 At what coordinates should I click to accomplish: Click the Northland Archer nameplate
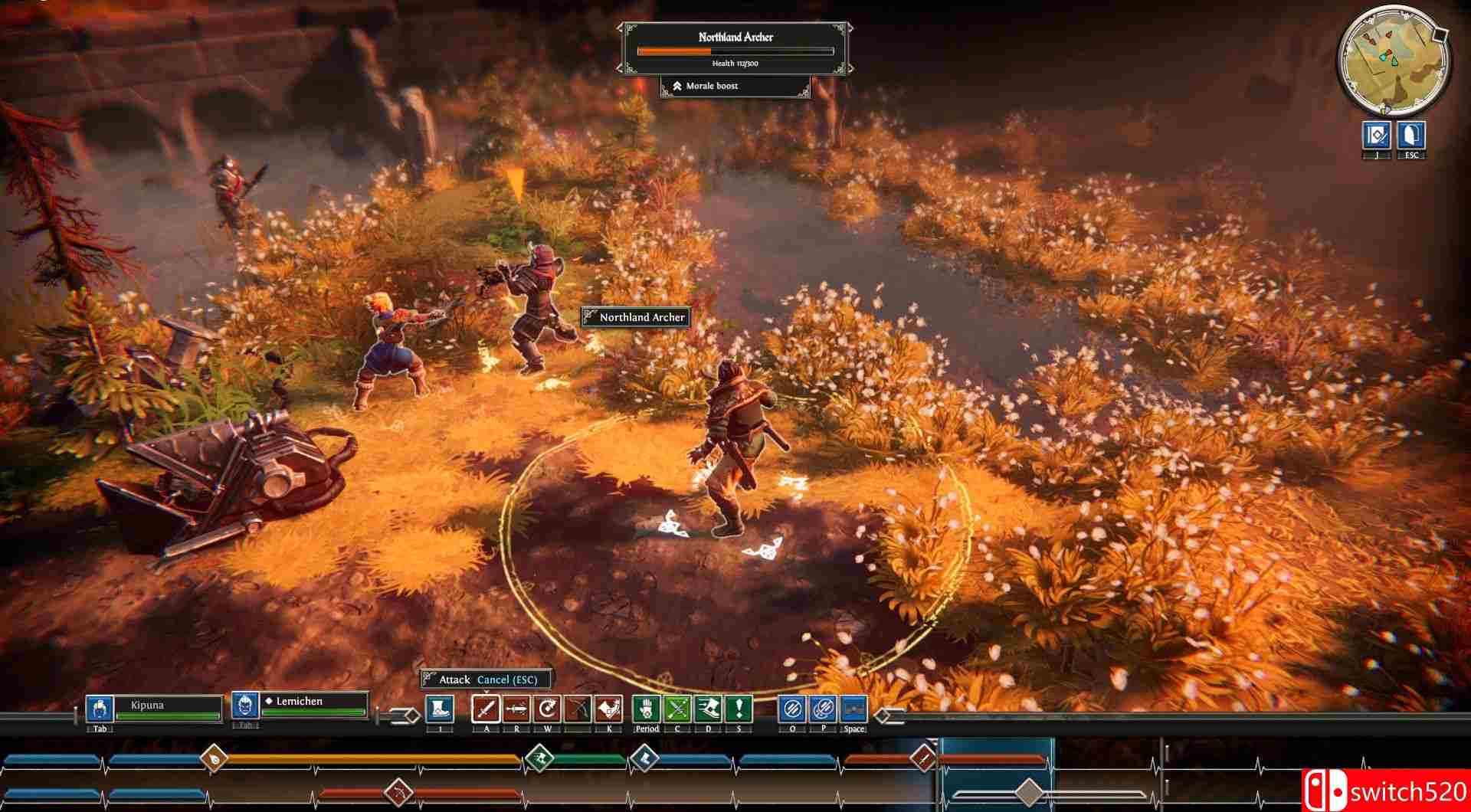point(635,317)
